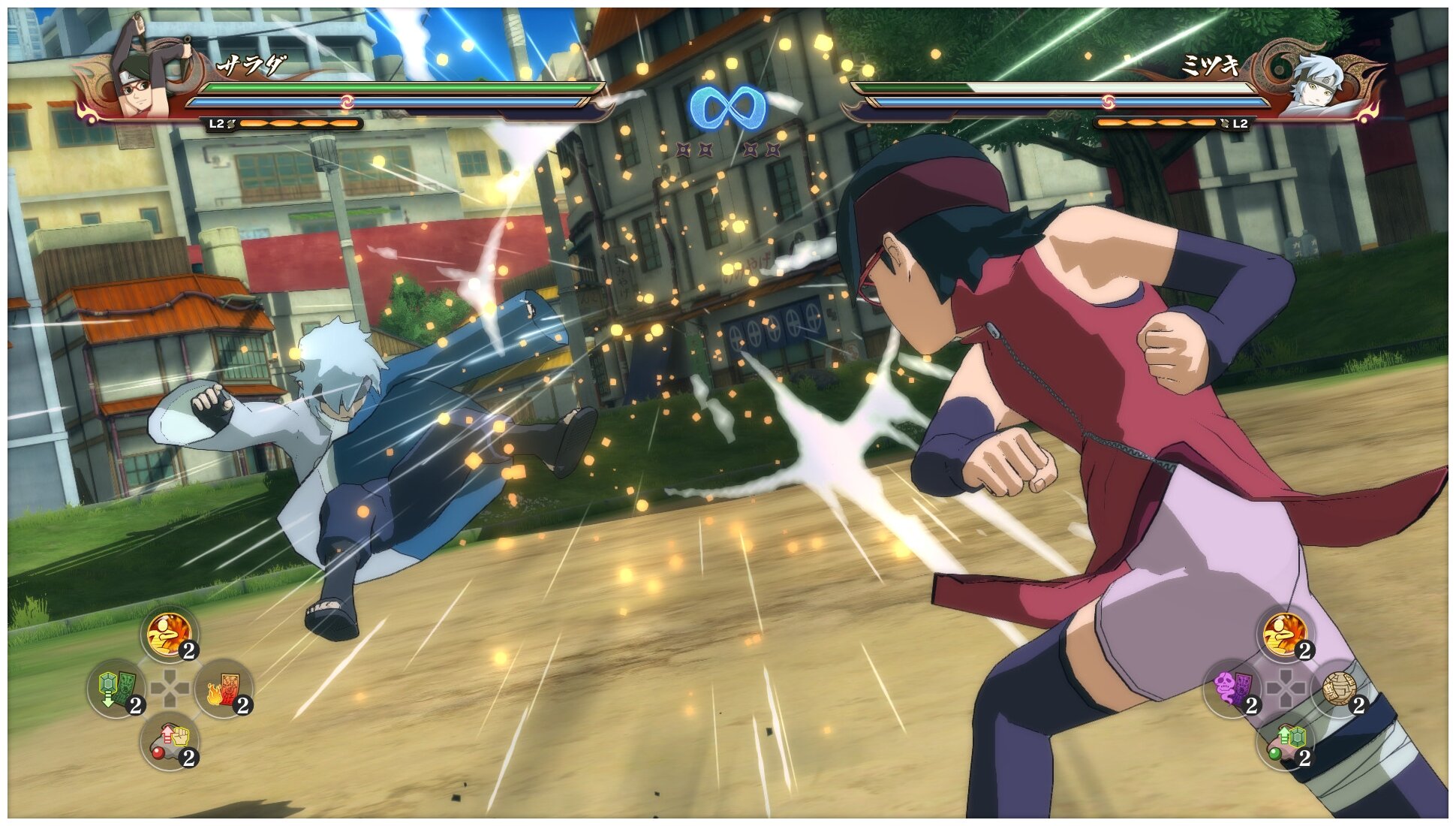The width and height of the screenshot is (1456, 826).
Task: Select the orange guard-break icon on Mitsuki's tool wheel
Action: pos(1286,635)
